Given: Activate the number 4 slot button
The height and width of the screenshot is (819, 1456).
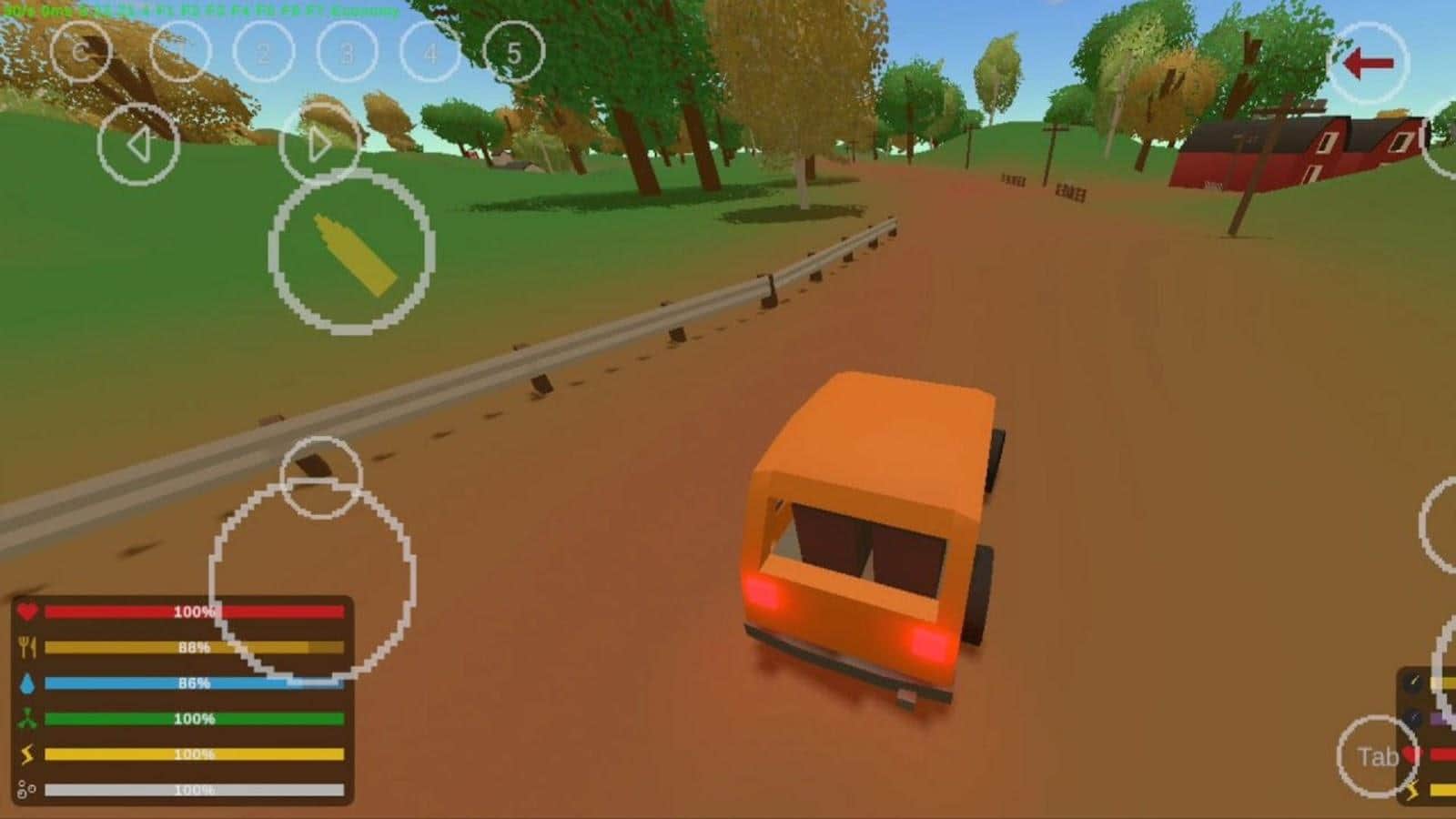Looking at the screenshot, I should tap(430, 54).
